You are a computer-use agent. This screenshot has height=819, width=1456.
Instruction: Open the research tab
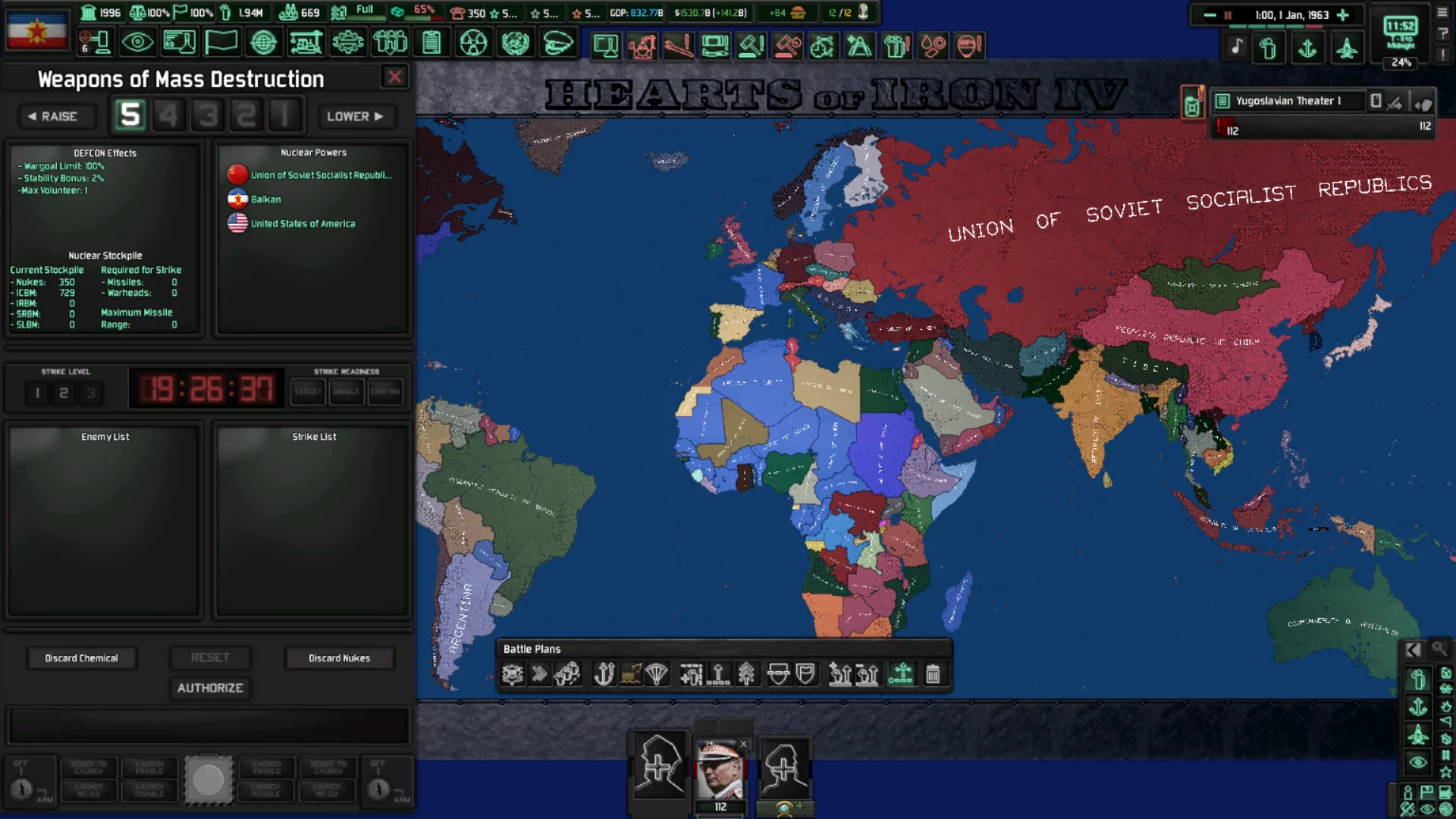click(x=180, y=42)
